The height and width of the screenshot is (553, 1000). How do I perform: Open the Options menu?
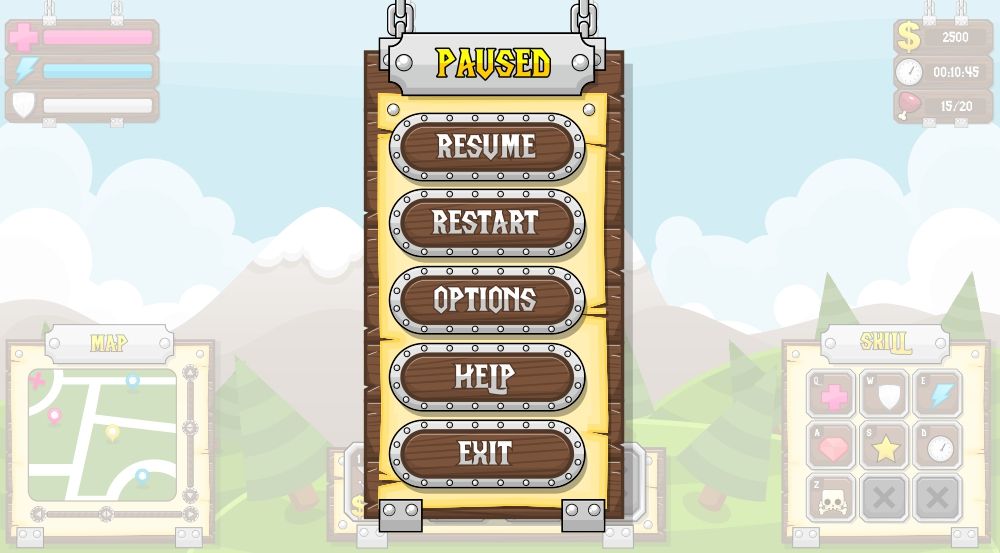486,300
